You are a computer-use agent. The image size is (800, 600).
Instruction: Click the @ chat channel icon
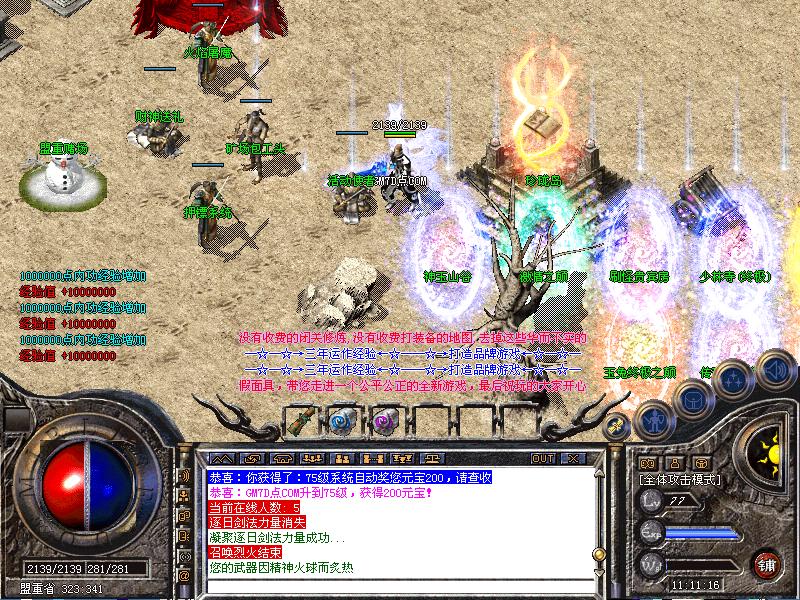[x=184, y=577]
